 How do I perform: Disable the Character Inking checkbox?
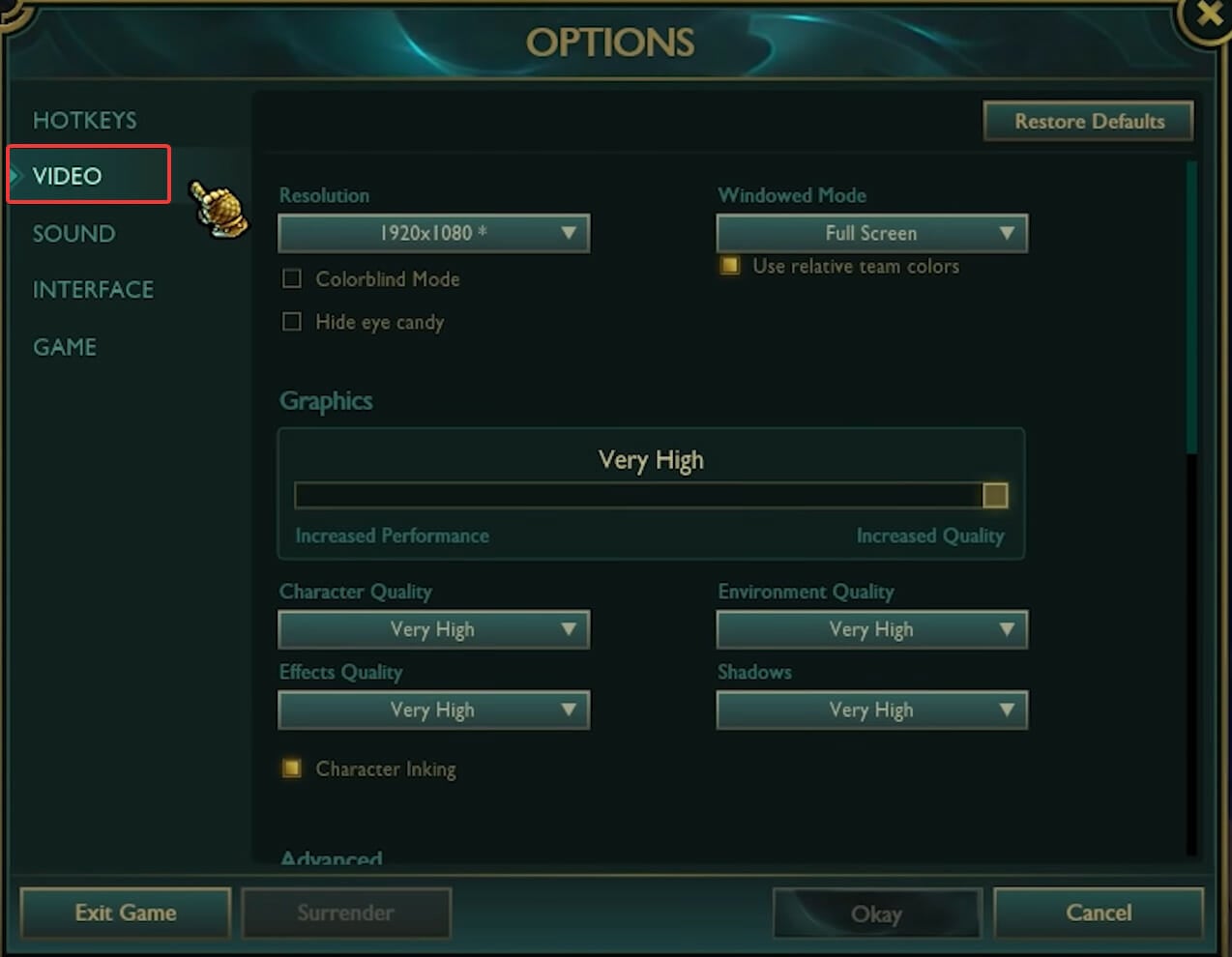(x=291, y=768)
